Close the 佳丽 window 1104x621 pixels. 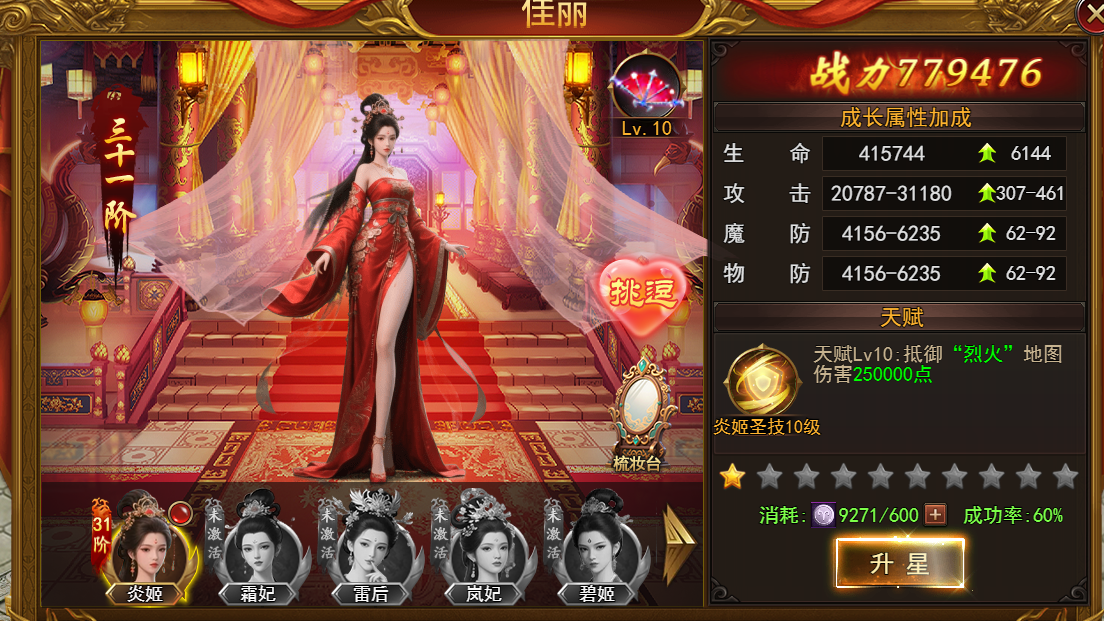(1092, 12)
